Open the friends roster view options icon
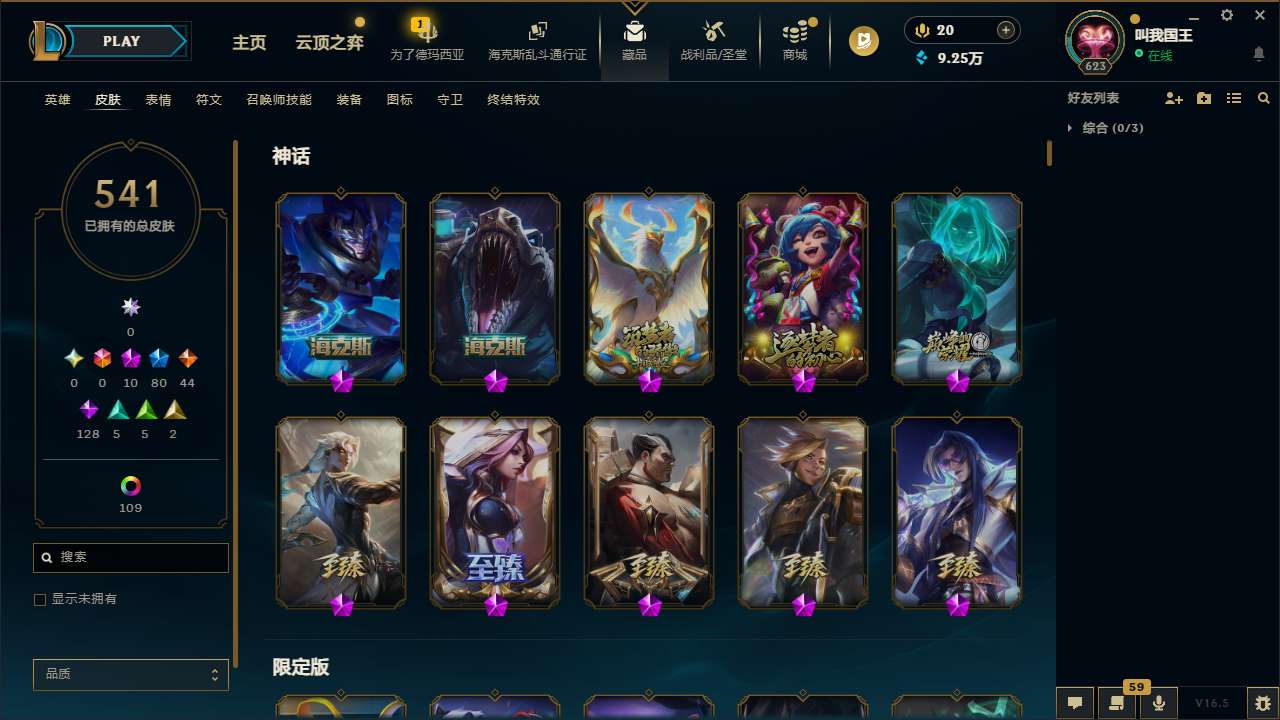 tap(1234, 98)
